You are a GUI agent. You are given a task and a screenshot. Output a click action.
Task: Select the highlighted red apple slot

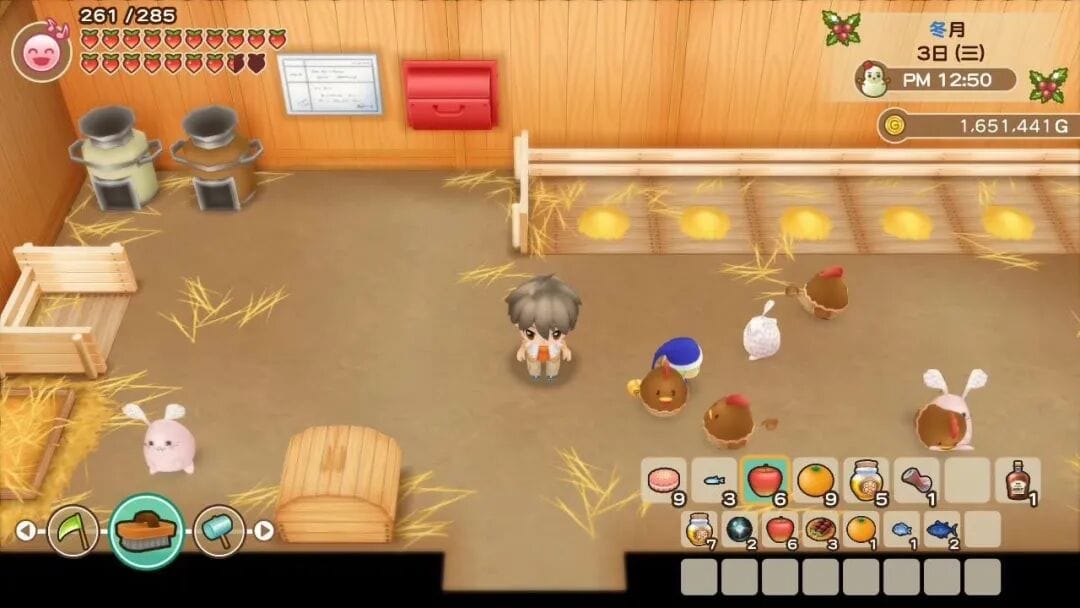tap(765, 481)
